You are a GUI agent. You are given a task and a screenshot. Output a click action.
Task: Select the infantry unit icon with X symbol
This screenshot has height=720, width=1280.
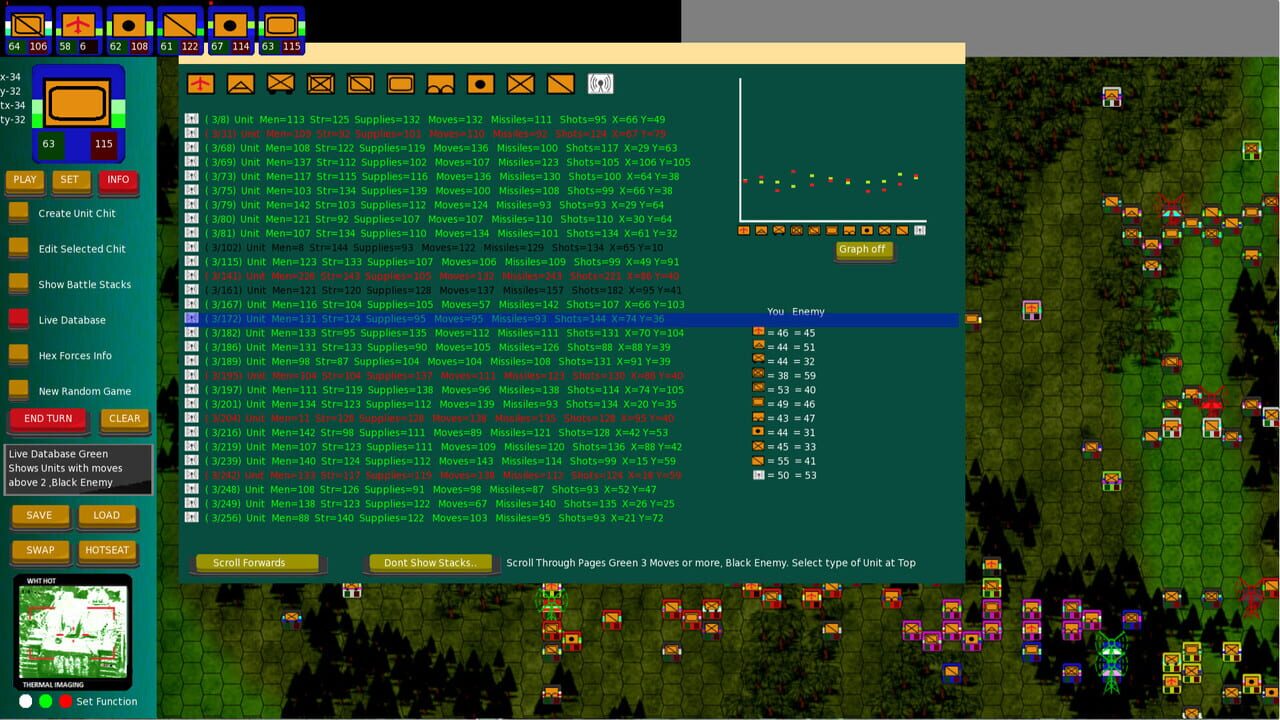pyautogui.click(x=520, y=83)
